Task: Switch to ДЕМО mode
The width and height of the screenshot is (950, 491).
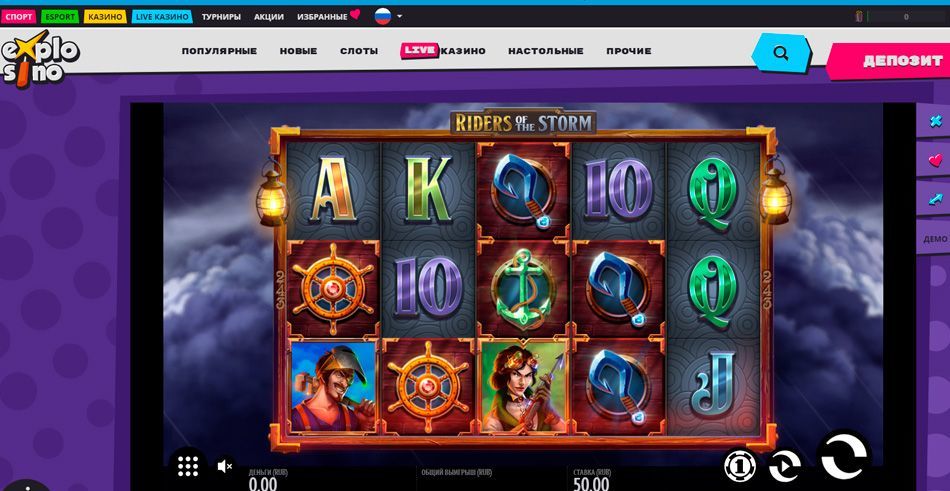Action: (935, 239)
